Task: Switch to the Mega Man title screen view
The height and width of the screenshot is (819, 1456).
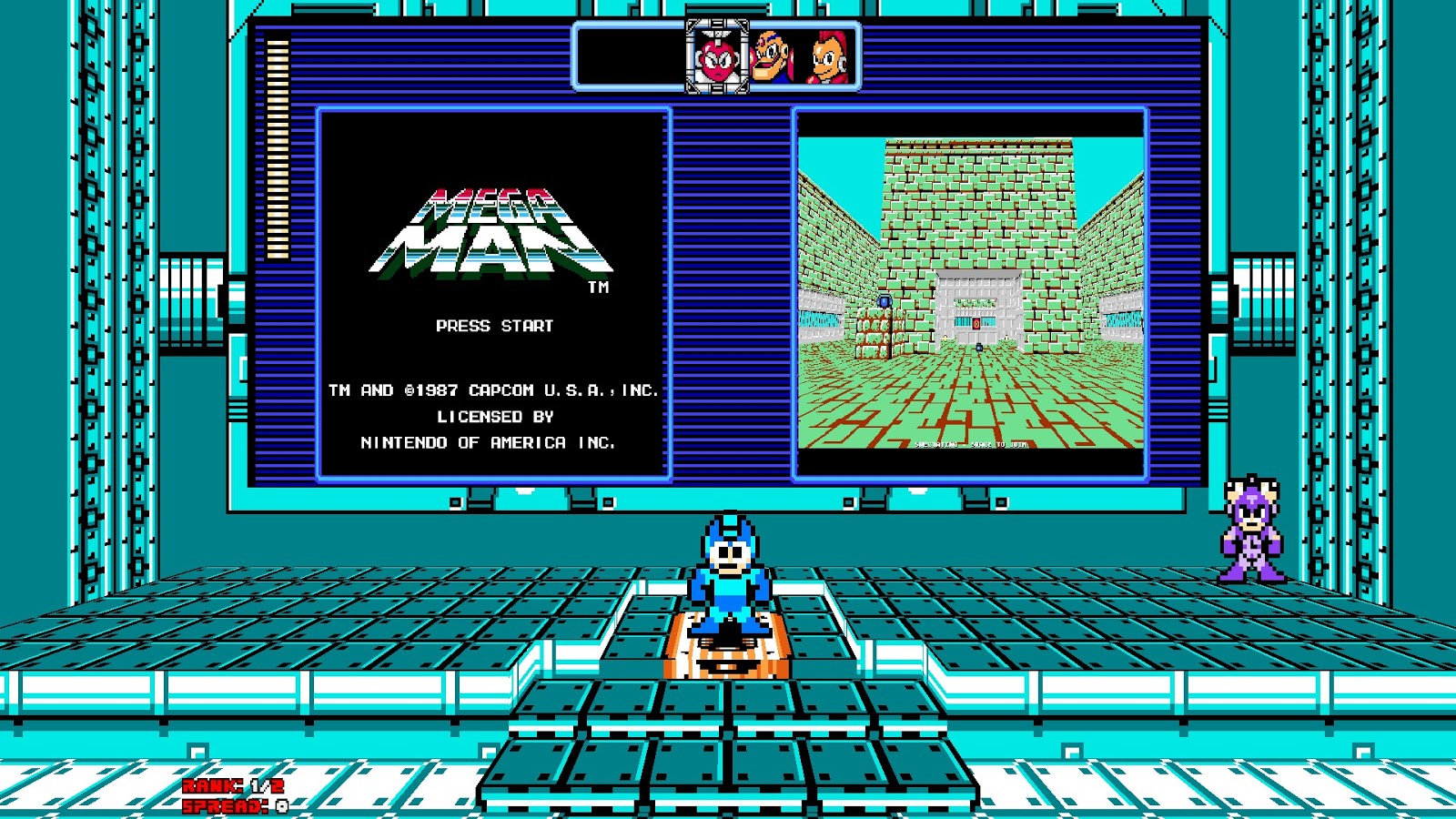Action: tap(491, 291)
